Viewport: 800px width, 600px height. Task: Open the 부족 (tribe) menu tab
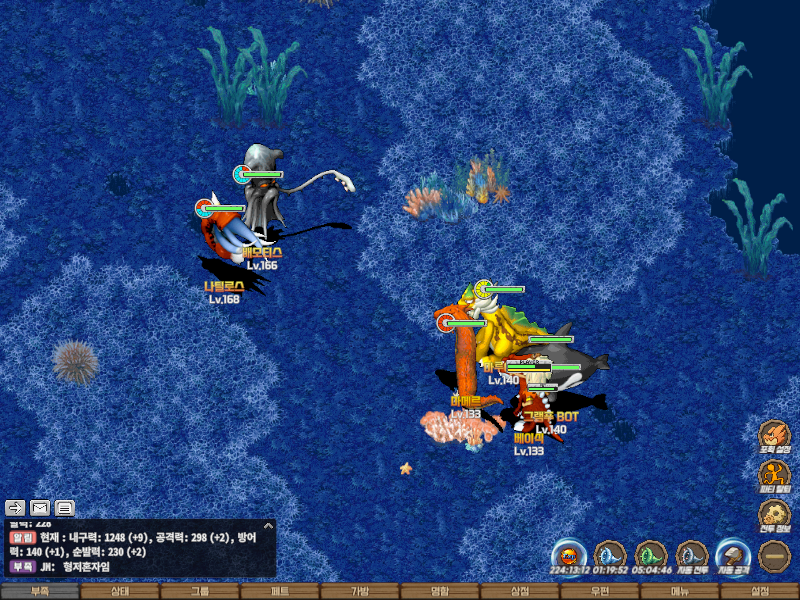40,592
